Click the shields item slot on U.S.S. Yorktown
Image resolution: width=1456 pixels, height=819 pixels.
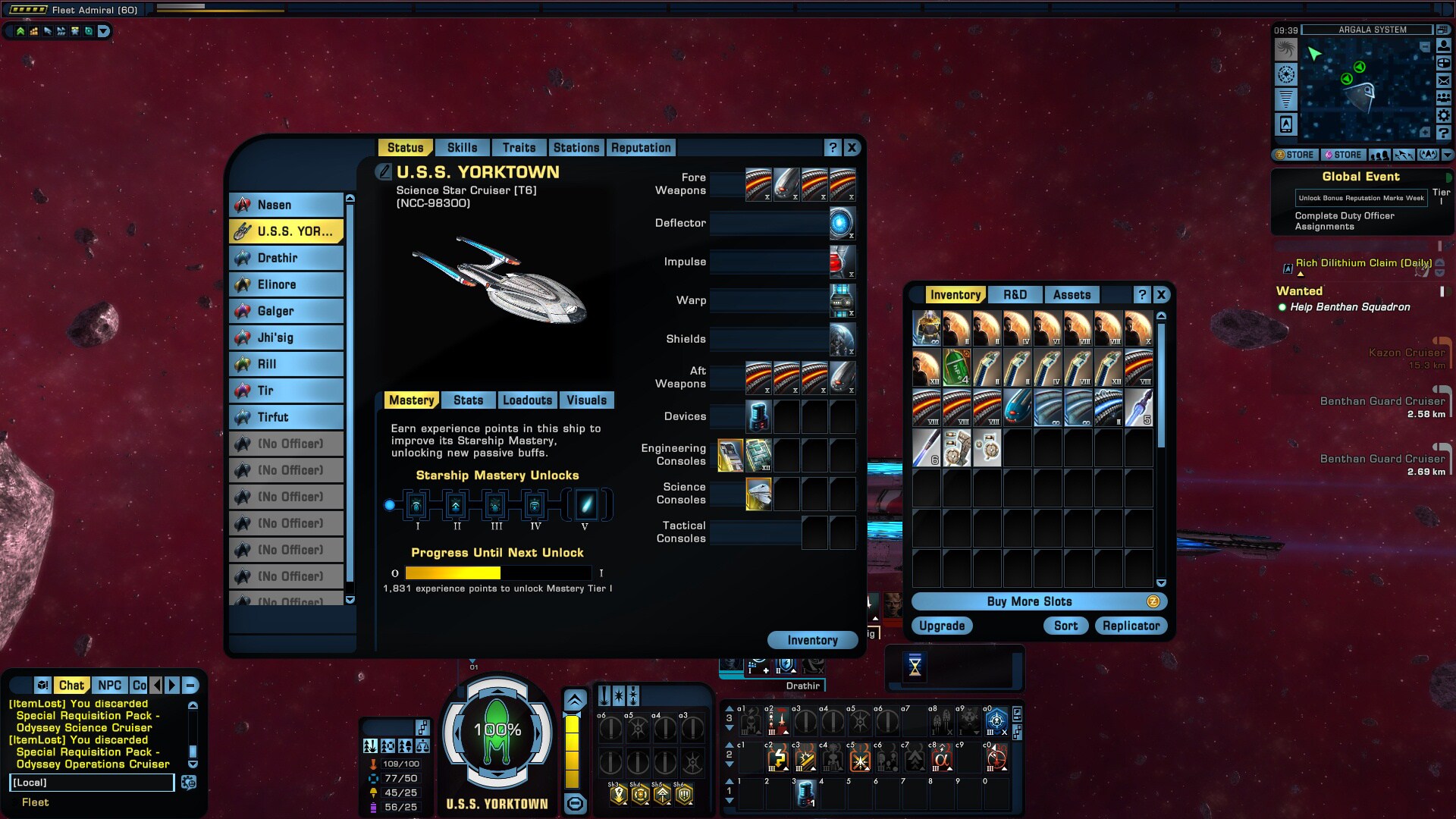(842, 339)
